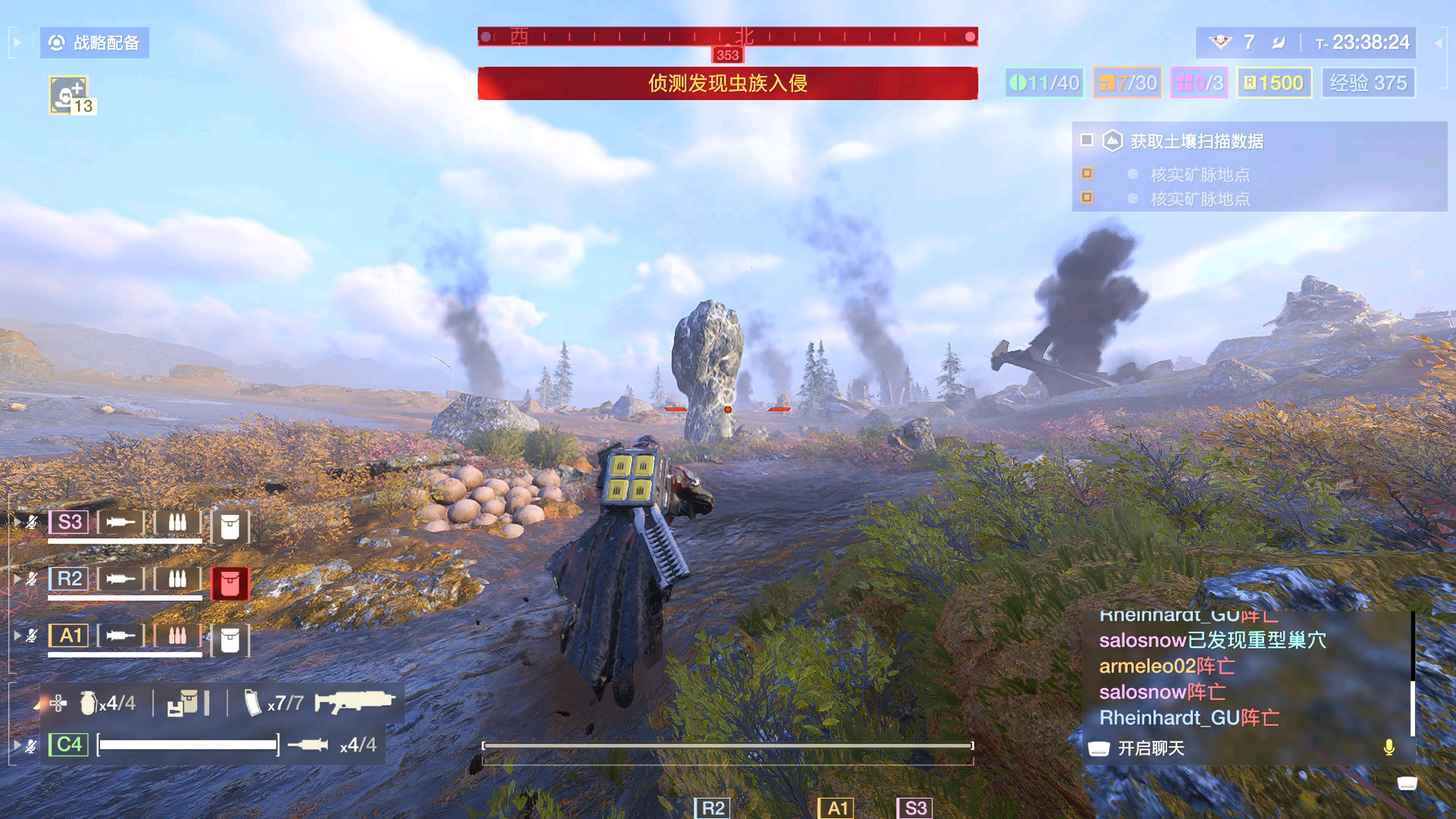Click the reinforce icon showing 13
Image resolution: width=1456 pixels, height=819 pixels.
pyautogui.click(x=72, y=95)
